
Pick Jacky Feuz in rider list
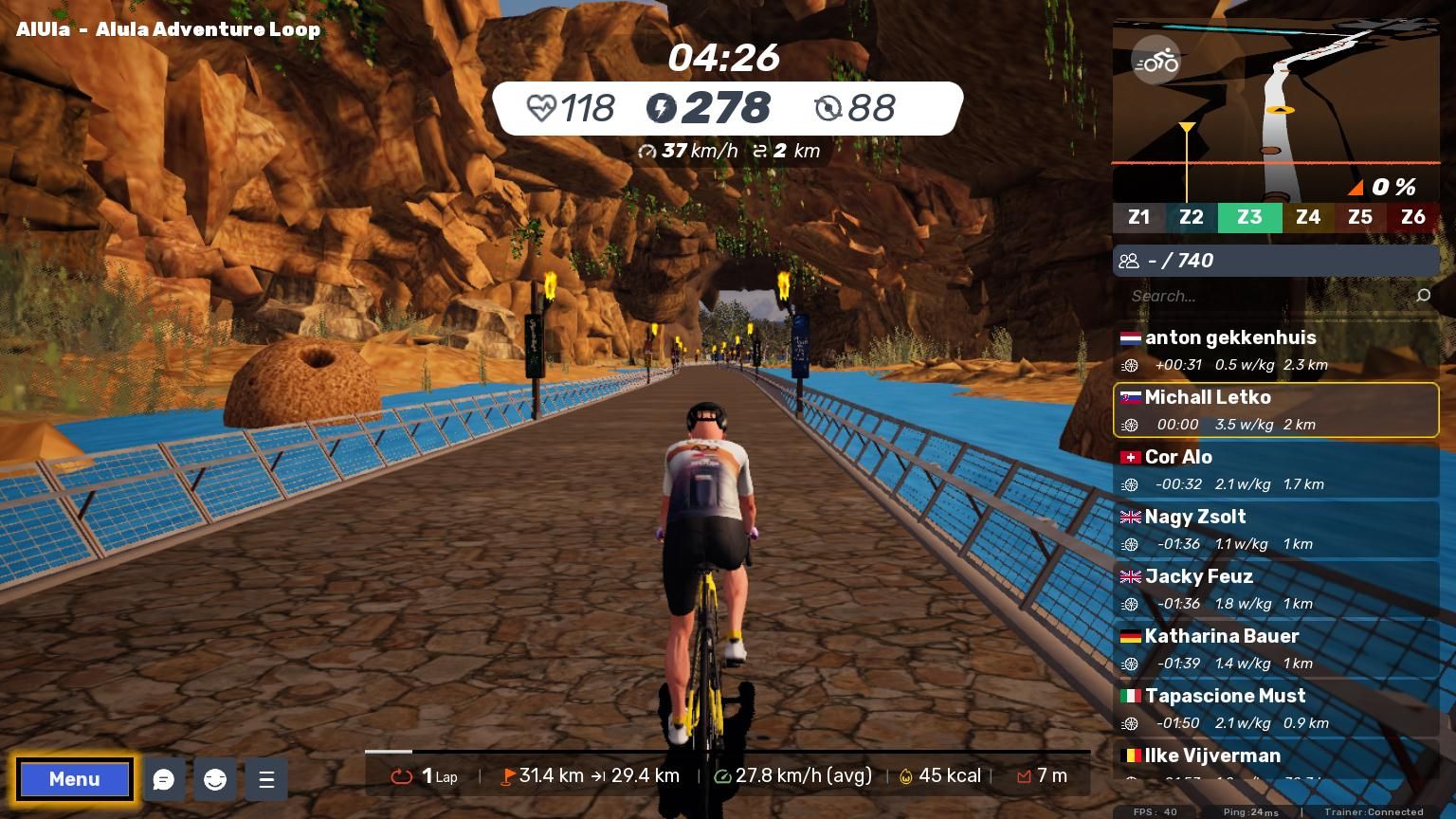coord(1275,589)
